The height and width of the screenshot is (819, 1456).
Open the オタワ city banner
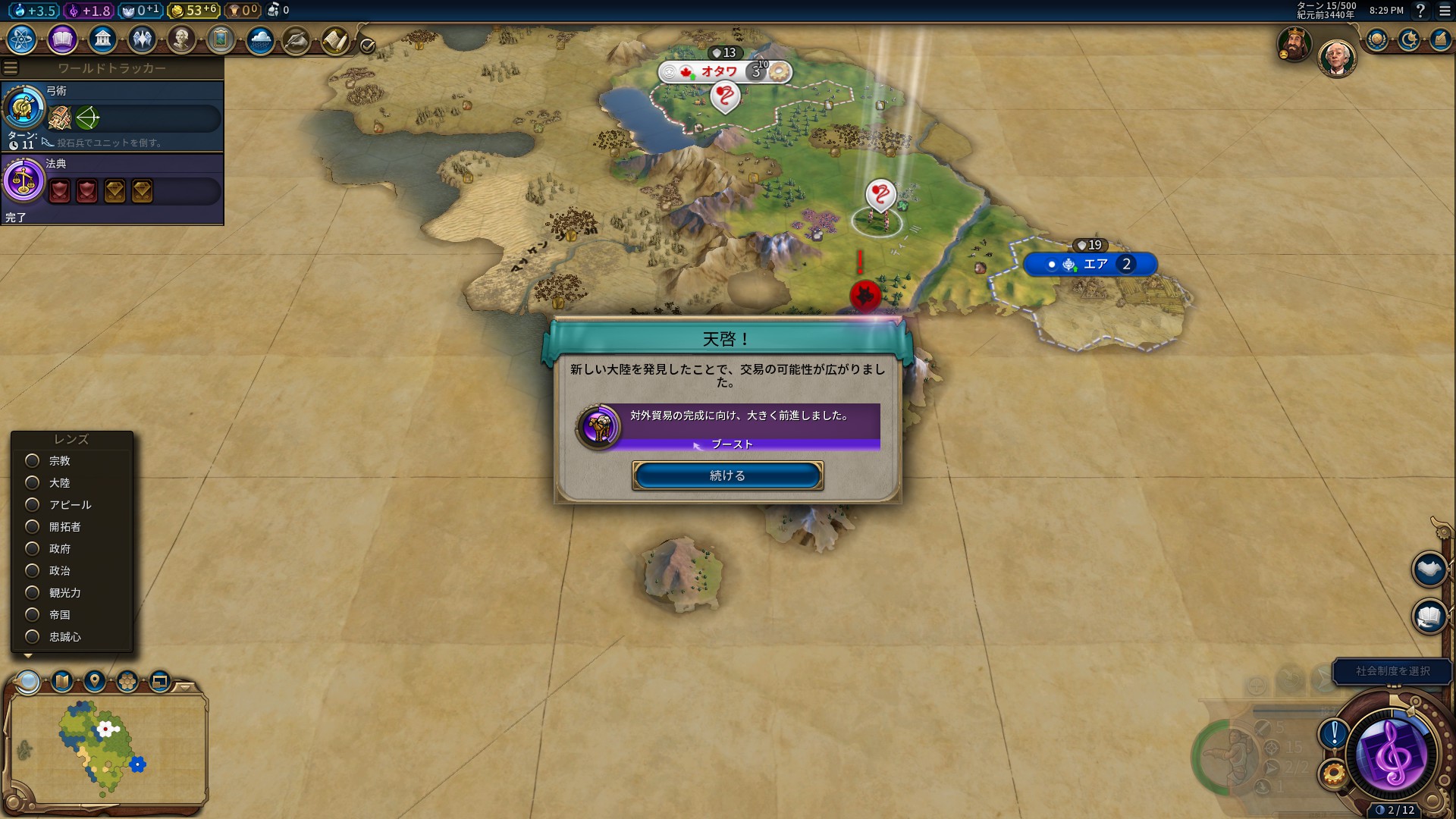click(x=720, y=72)
